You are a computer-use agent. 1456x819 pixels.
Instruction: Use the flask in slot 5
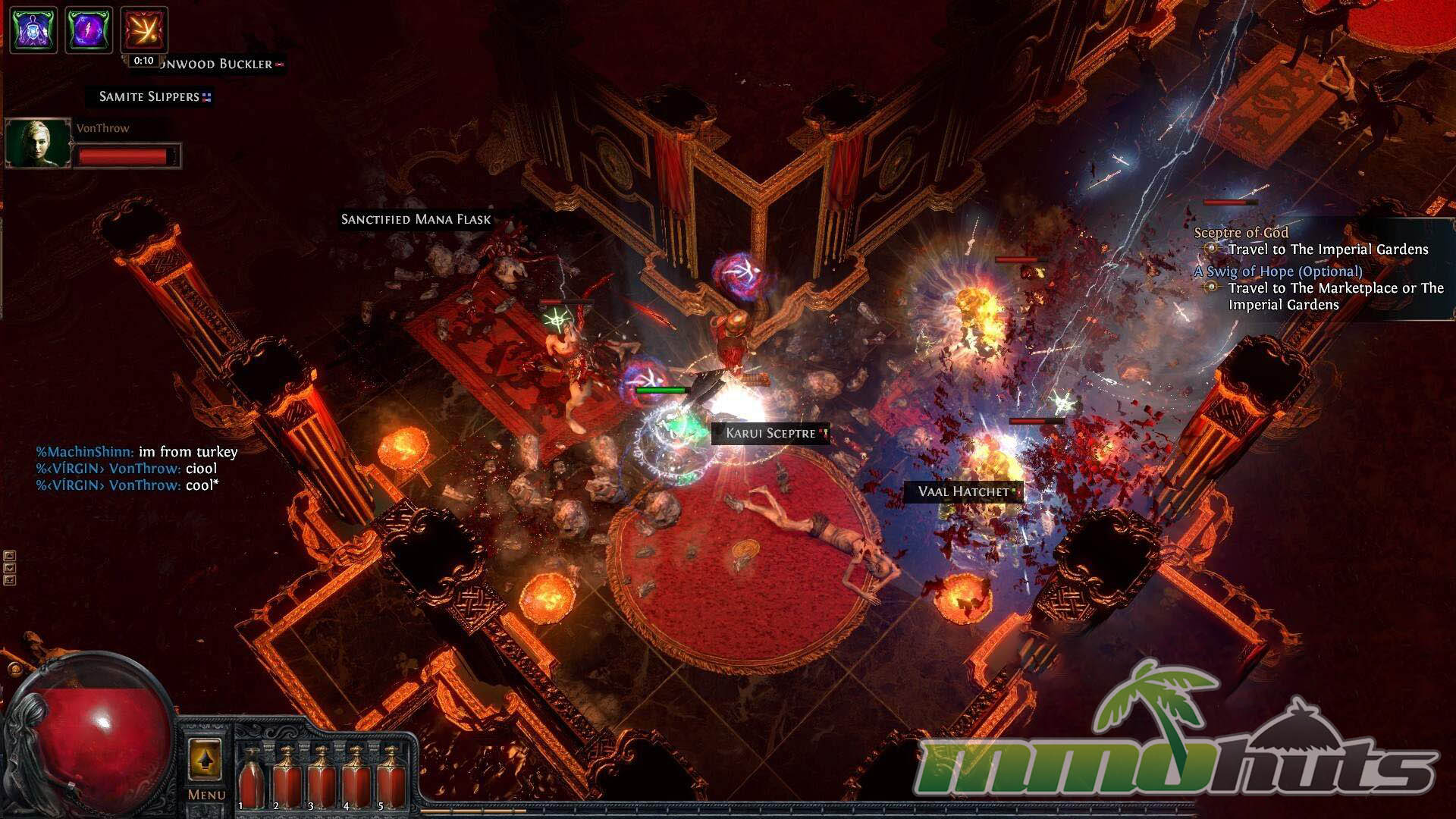click(x=390, y=777)
